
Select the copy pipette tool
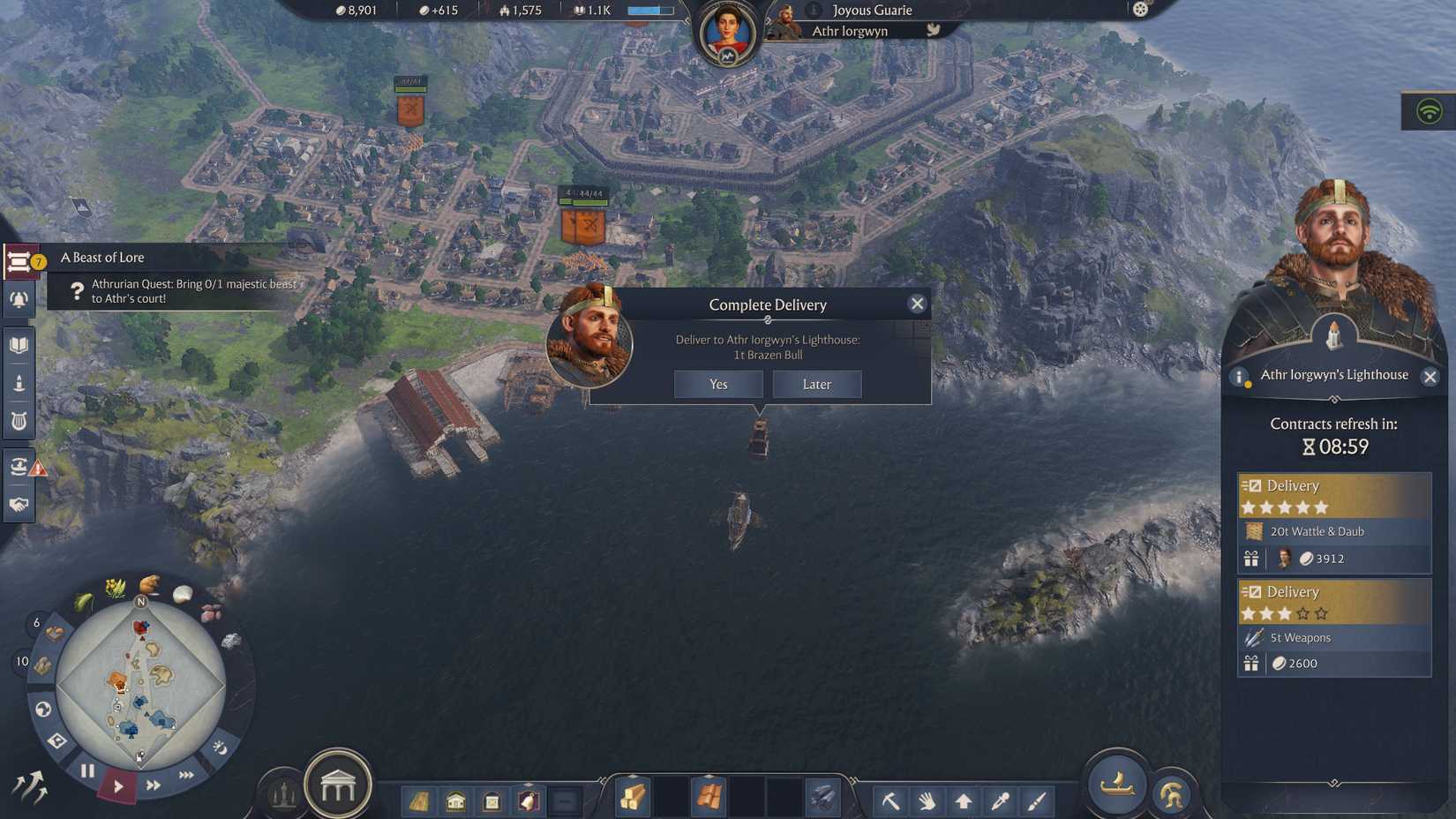pos(998,800)
